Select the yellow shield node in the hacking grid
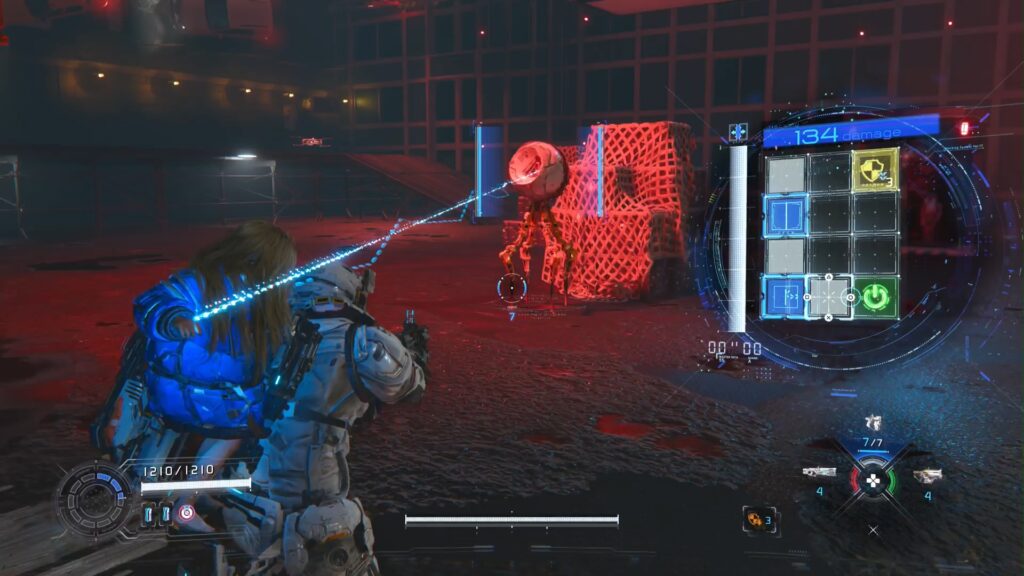 874,170
